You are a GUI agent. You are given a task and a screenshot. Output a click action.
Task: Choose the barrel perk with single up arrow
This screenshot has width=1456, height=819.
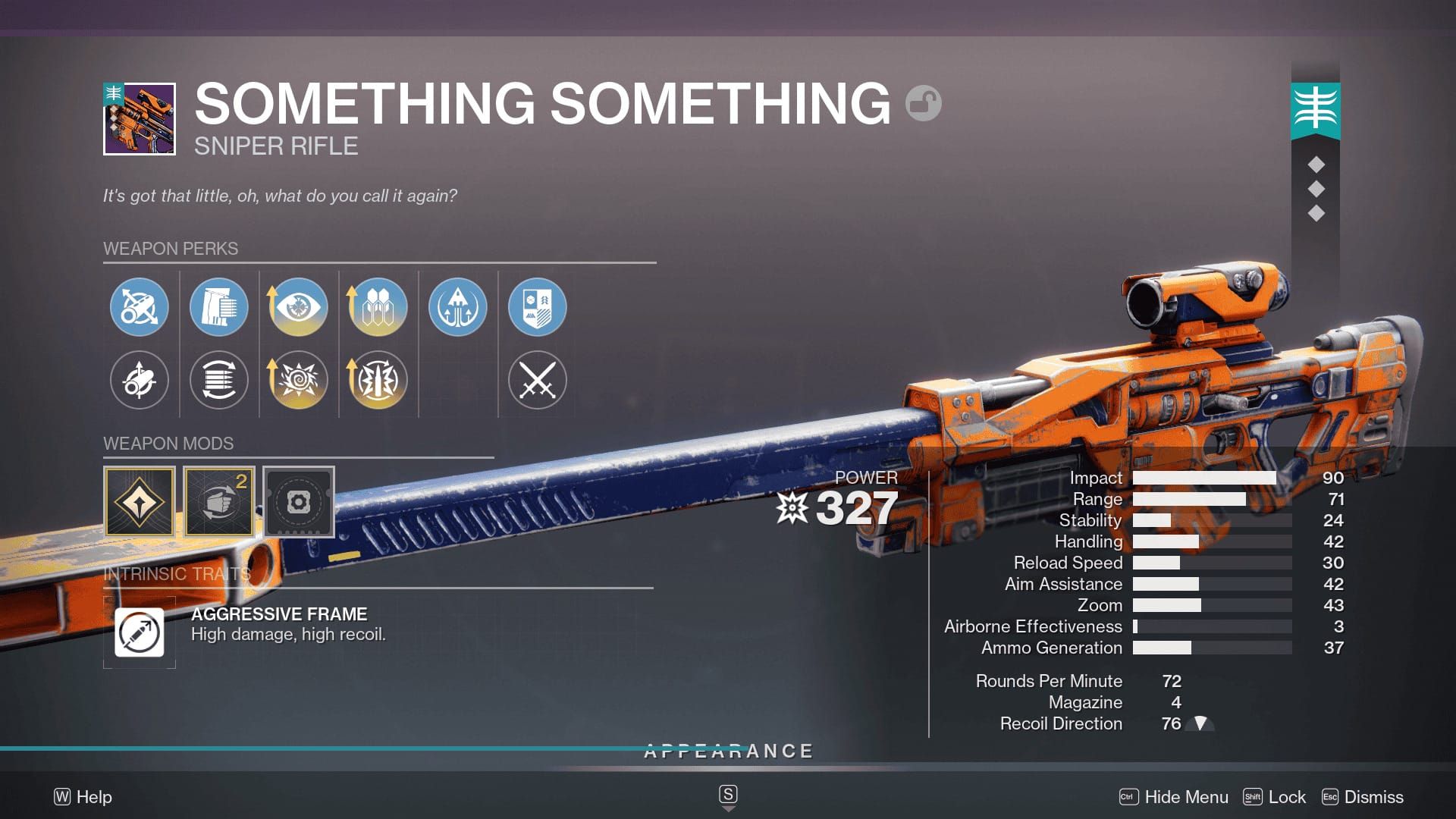coord(139,380)
